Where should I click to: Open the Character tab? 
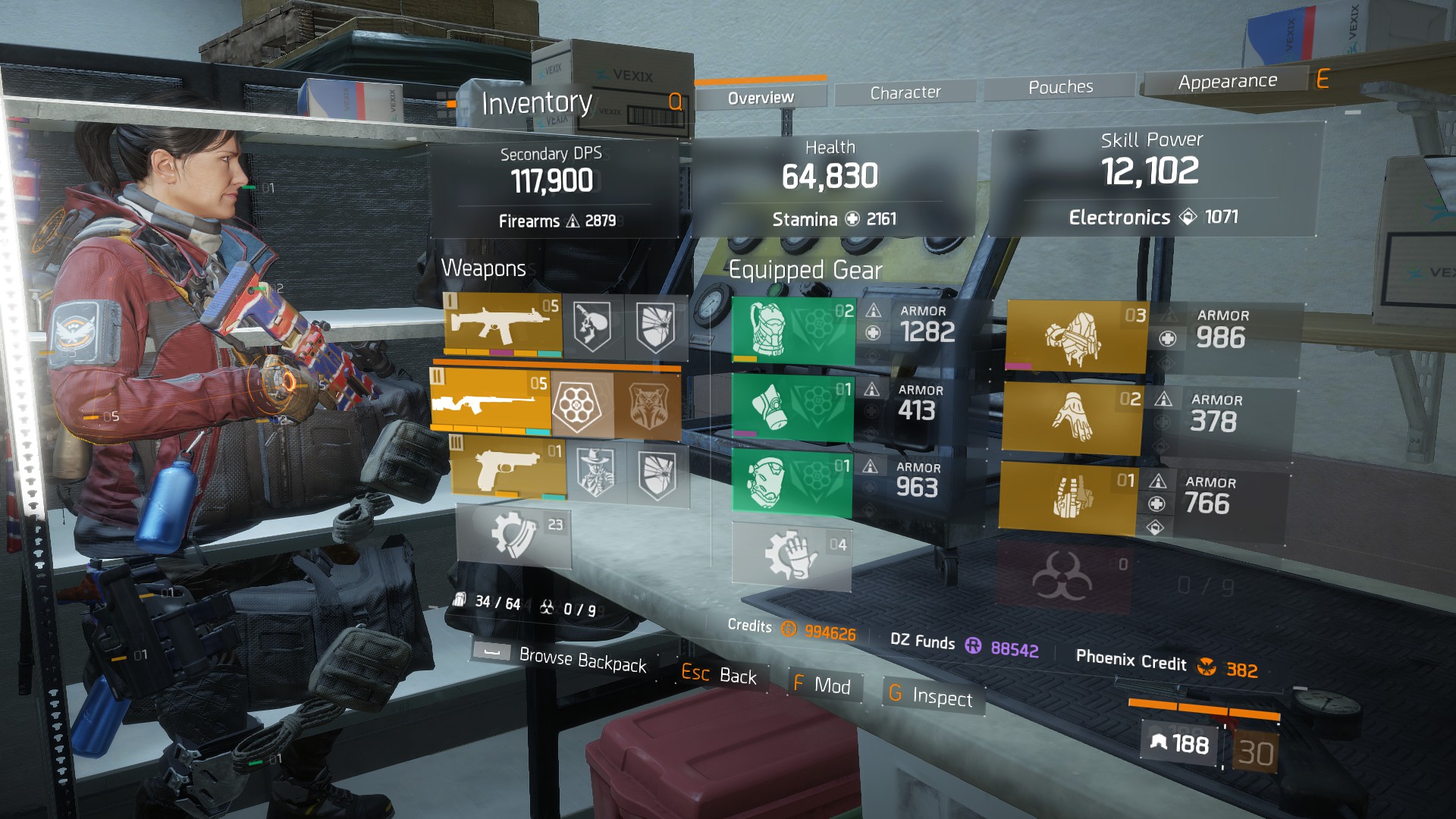905,93
